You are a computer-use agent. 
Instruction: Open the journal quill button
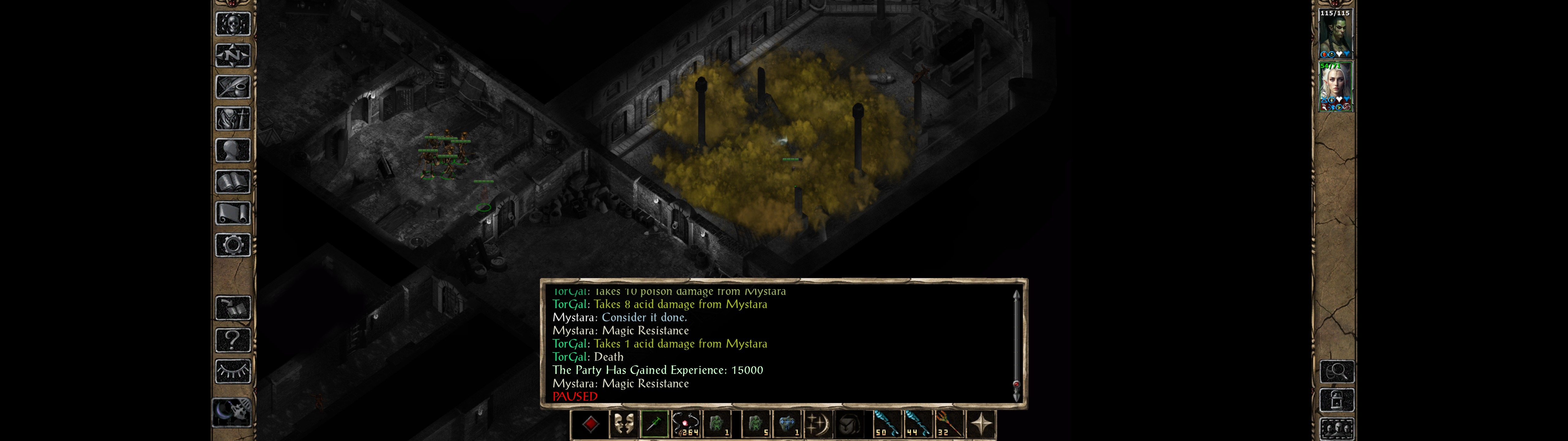click(232, 87)
